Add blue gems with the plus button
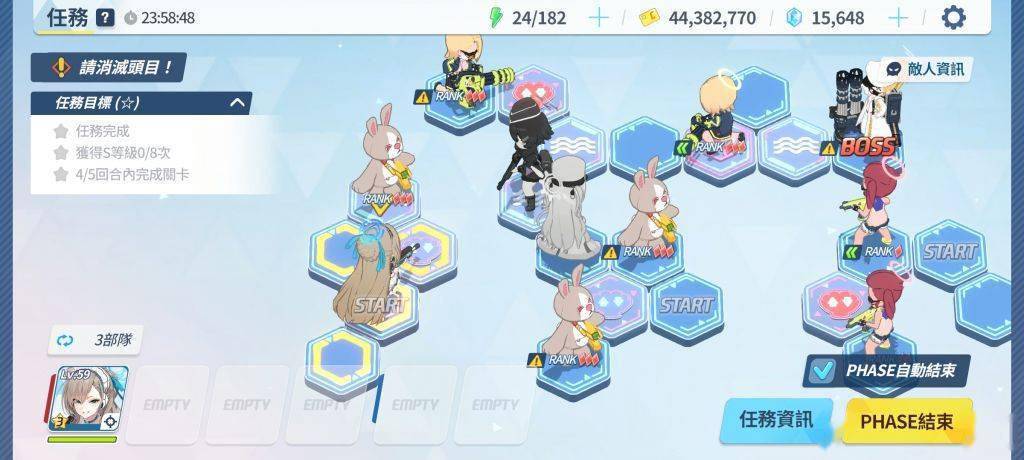Viewport: 1024px width, 460px height. 898,18
